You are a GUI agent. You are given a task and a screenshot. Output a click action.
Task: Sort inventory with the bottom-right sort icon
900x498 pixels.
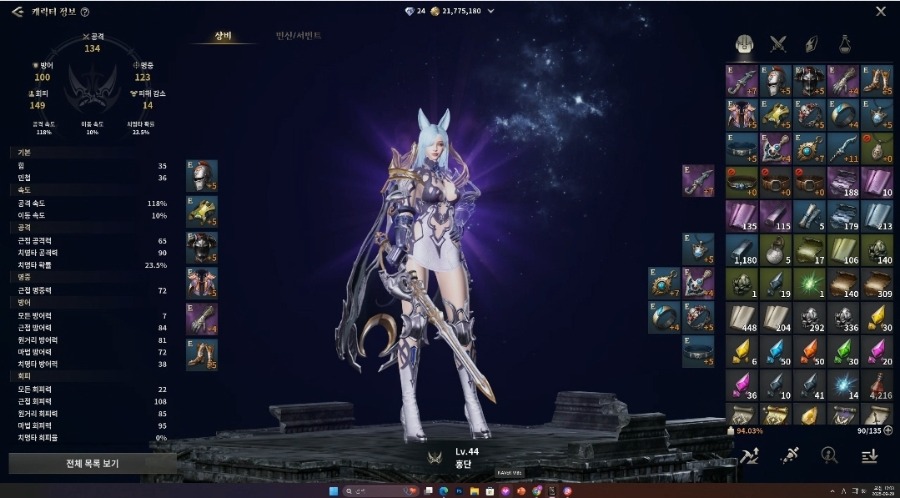[x=869, y=455]
